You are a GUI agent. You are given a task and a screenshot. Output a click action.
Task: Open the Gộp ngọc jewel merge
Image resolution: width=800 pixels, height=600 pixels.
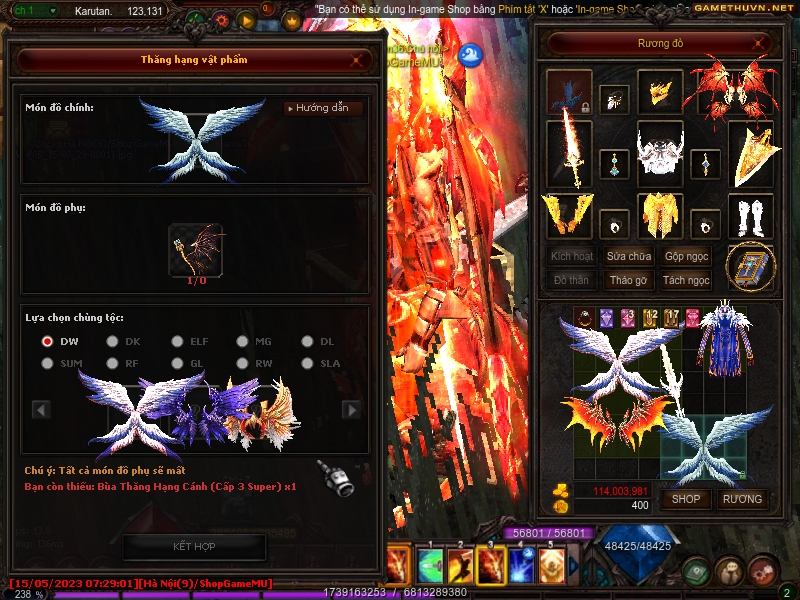click(x=687, y=257)
